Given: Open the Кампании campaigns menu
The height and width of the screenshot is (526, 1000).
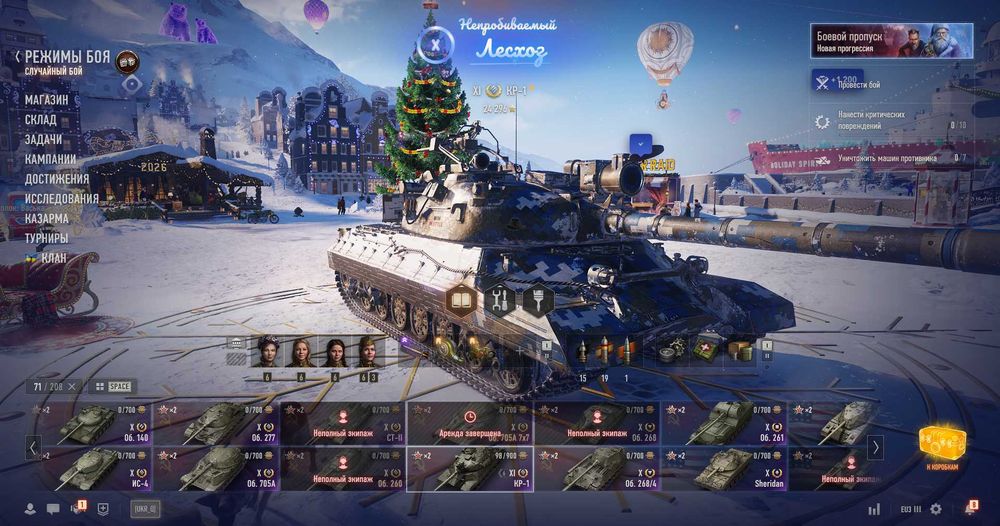Looking at the screenshot, I should [x=50, y=159].
